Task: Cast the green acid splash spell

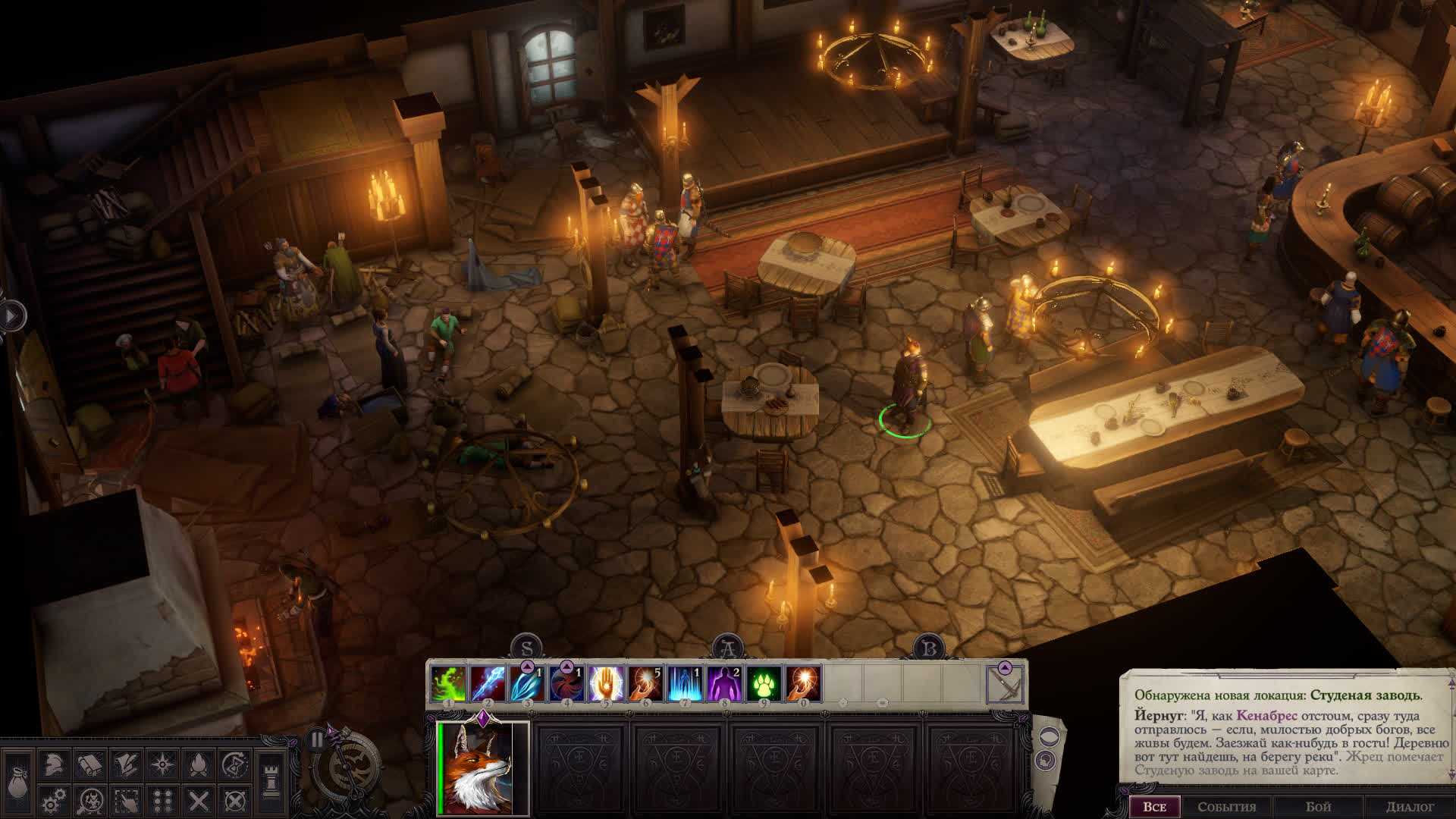Action: (x=448, y=683)
